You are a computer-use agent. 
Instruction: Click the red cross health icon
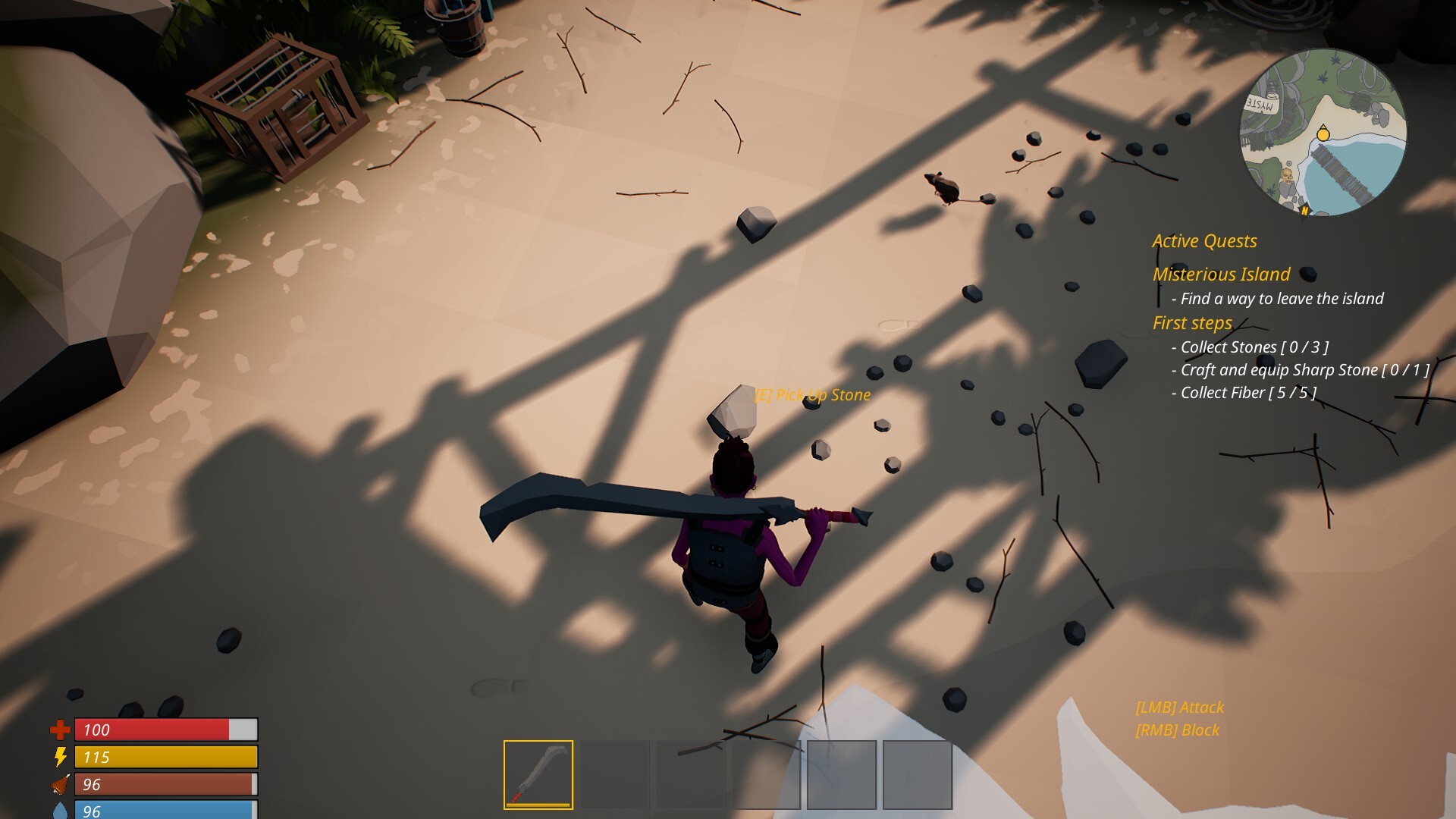tap(60, 730)
